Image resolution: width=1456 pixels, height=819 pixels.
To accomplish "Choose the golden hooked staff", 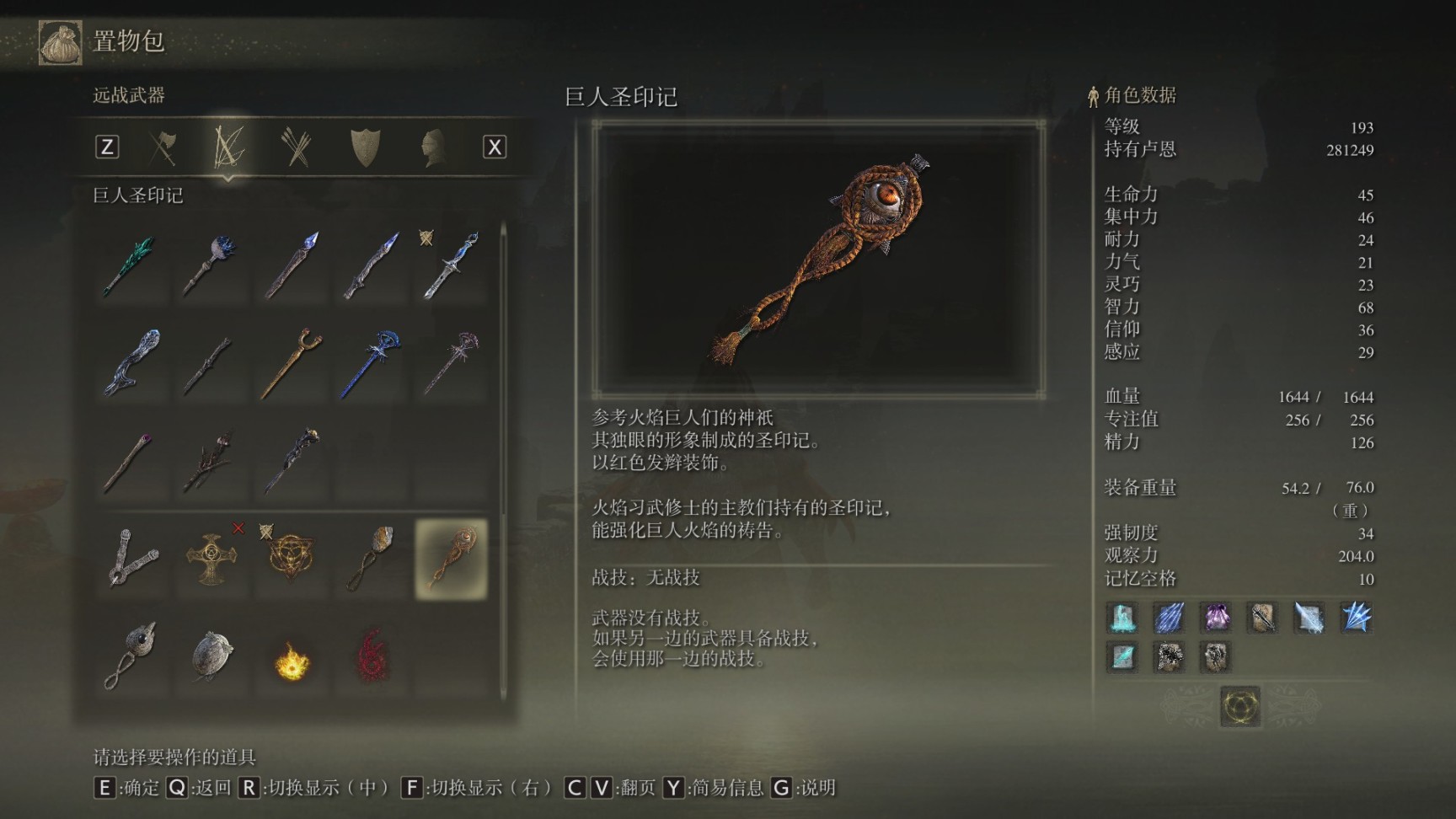I will (291, 363).
